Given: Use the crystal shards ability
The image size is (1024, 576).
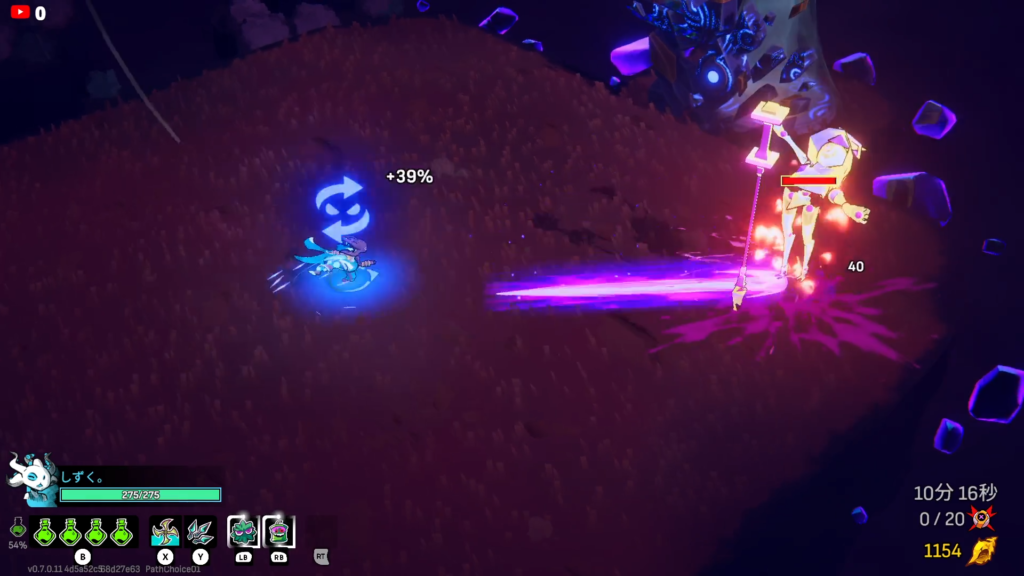Looking at the screenshot, I should coord(200,531).
